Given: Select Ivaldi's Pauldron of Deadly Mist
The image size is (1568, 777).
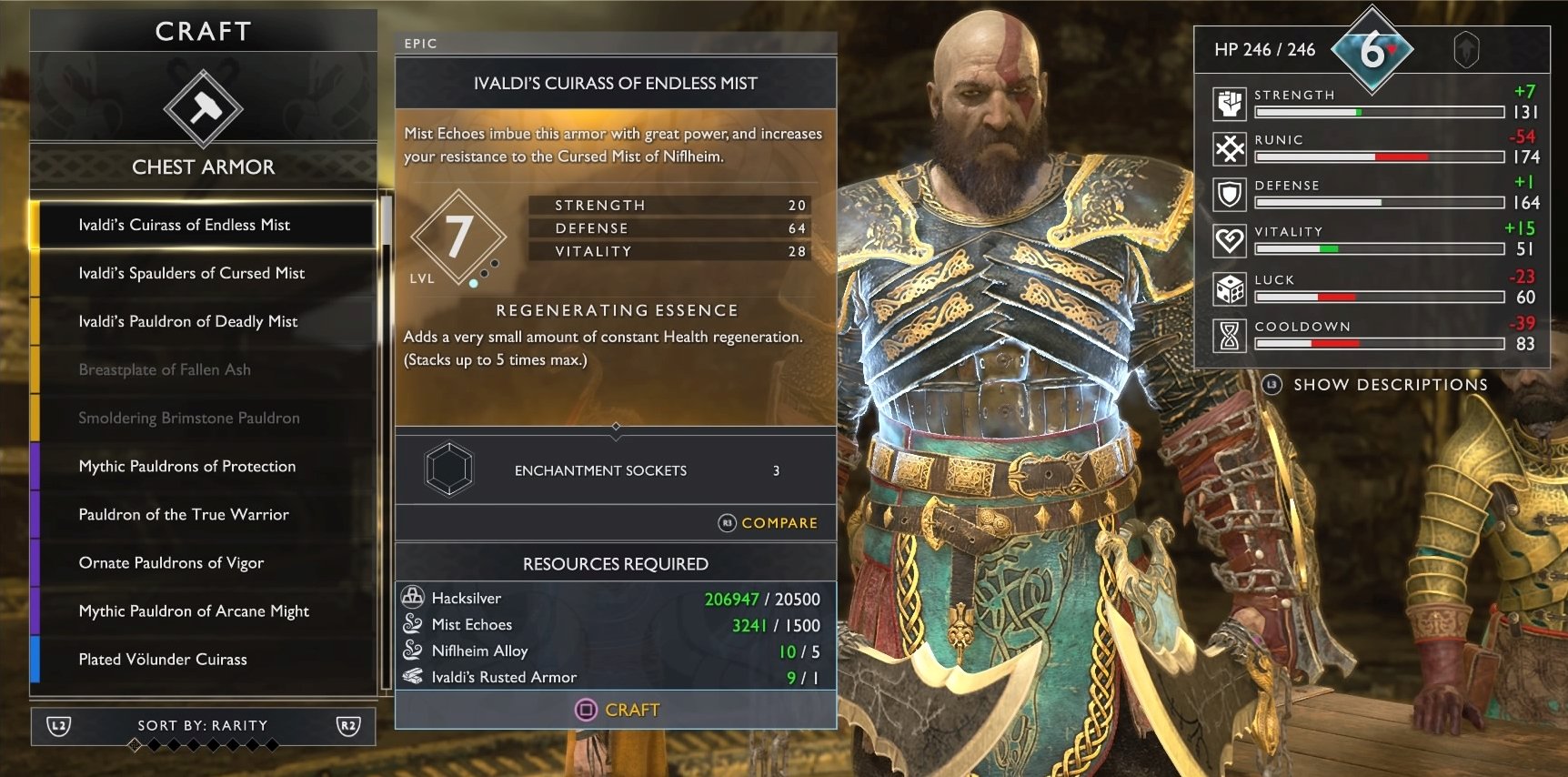Looking at the screenshot, I should [x=203, y=321].
